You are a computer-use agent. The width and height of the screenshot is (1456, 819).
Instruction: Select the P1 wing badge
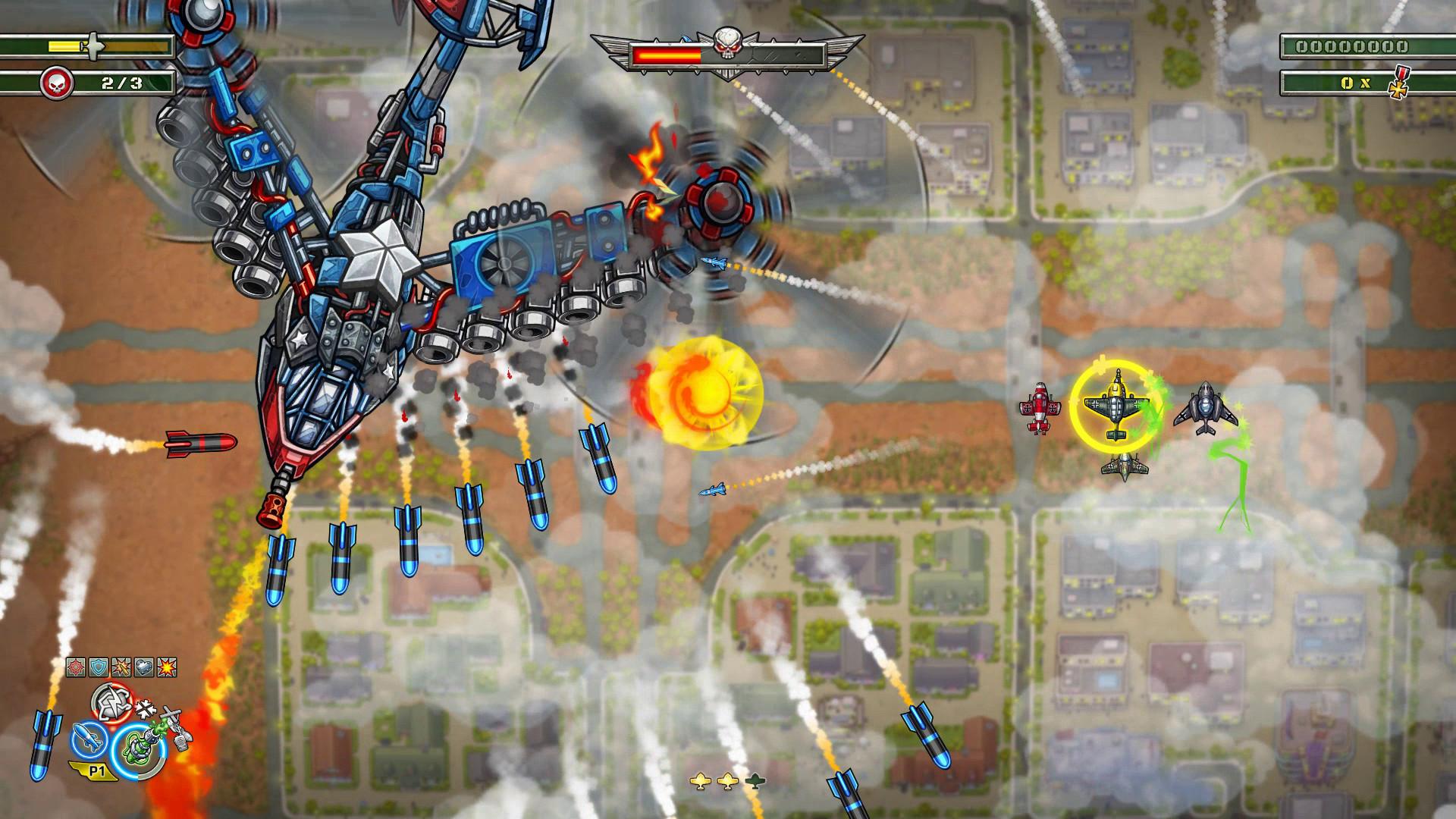[x=97, y=771]
